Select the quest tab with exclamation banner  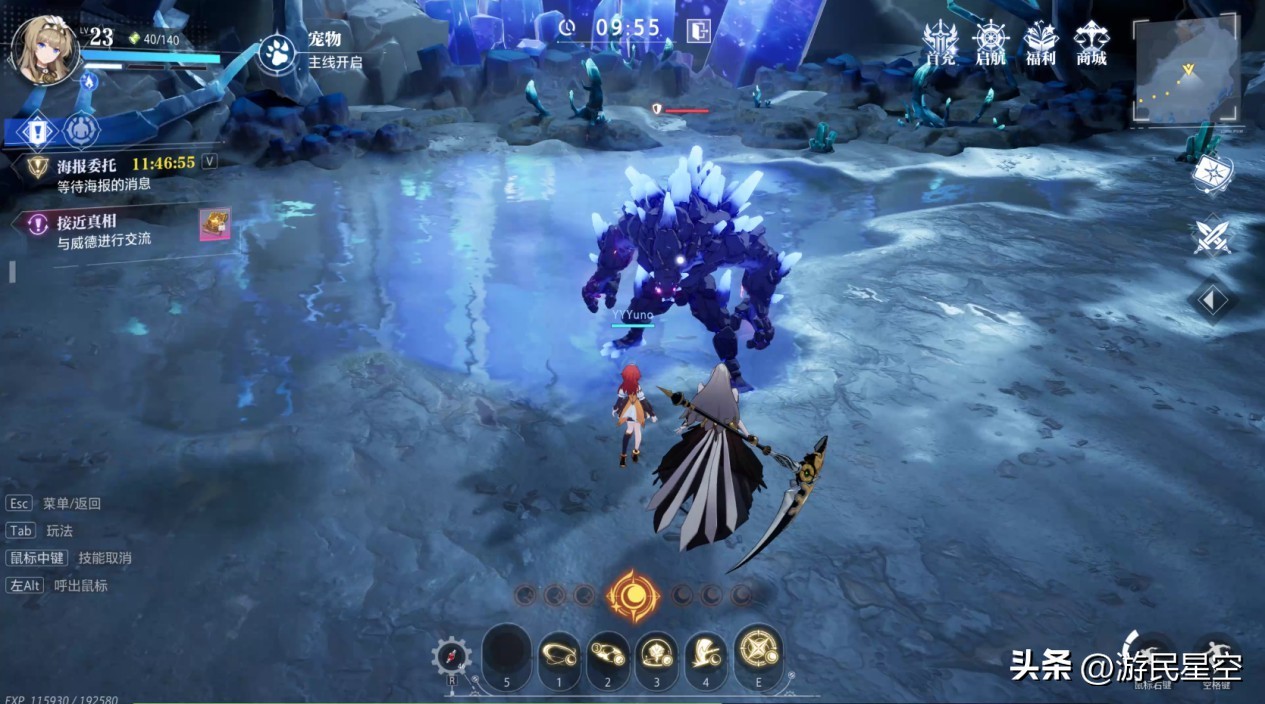click(x=37, y=131)
